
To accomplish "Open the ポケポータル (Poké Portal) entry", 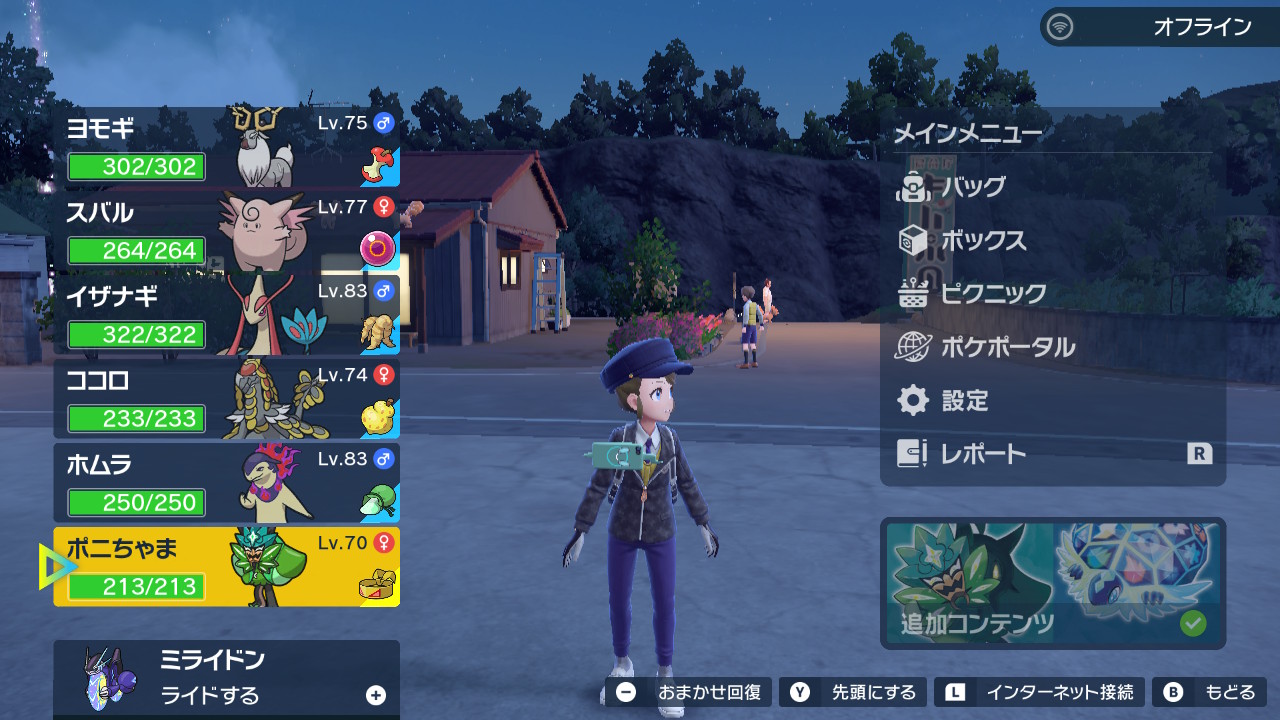I will pyautogui.click(x=1006, y=348).
